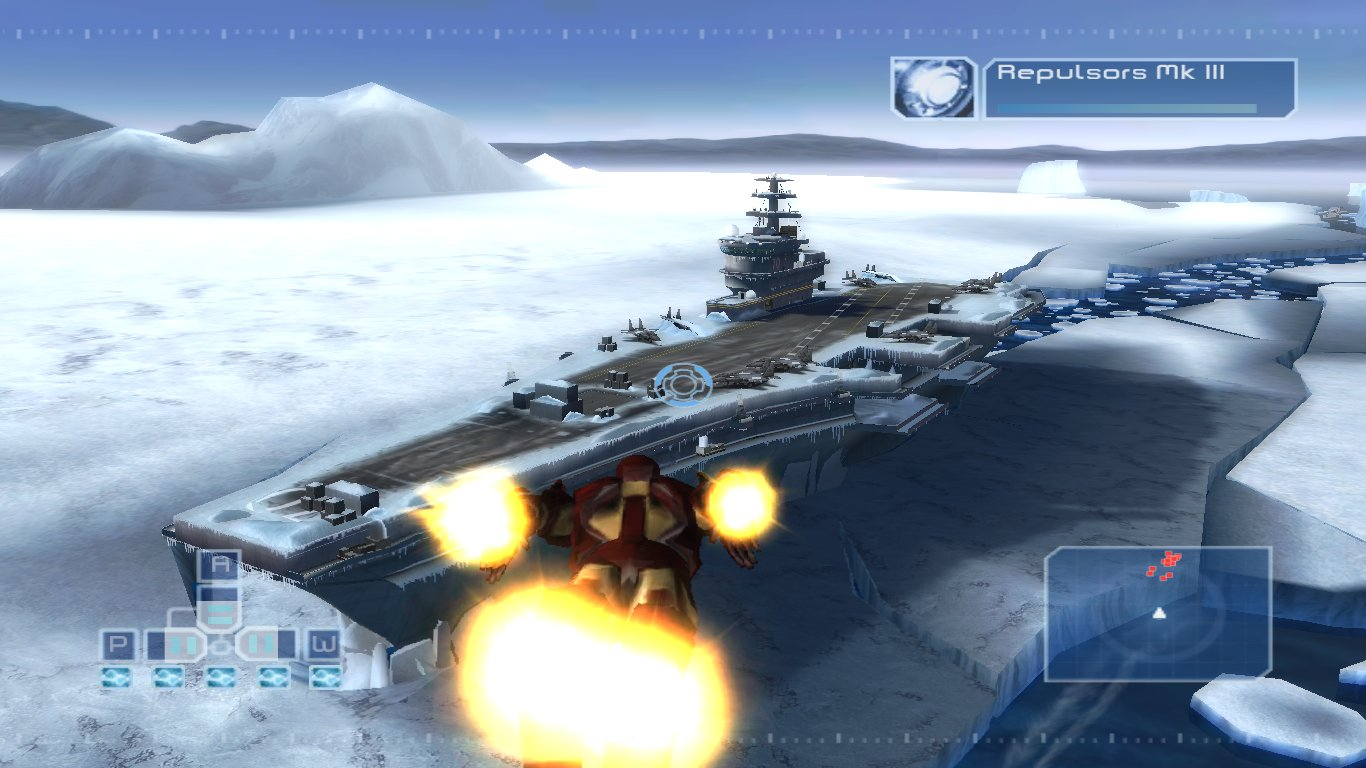Click the Repulsors Mk III weapon panel
The image size is (1366, 768).
click(x=1140, y=88)
